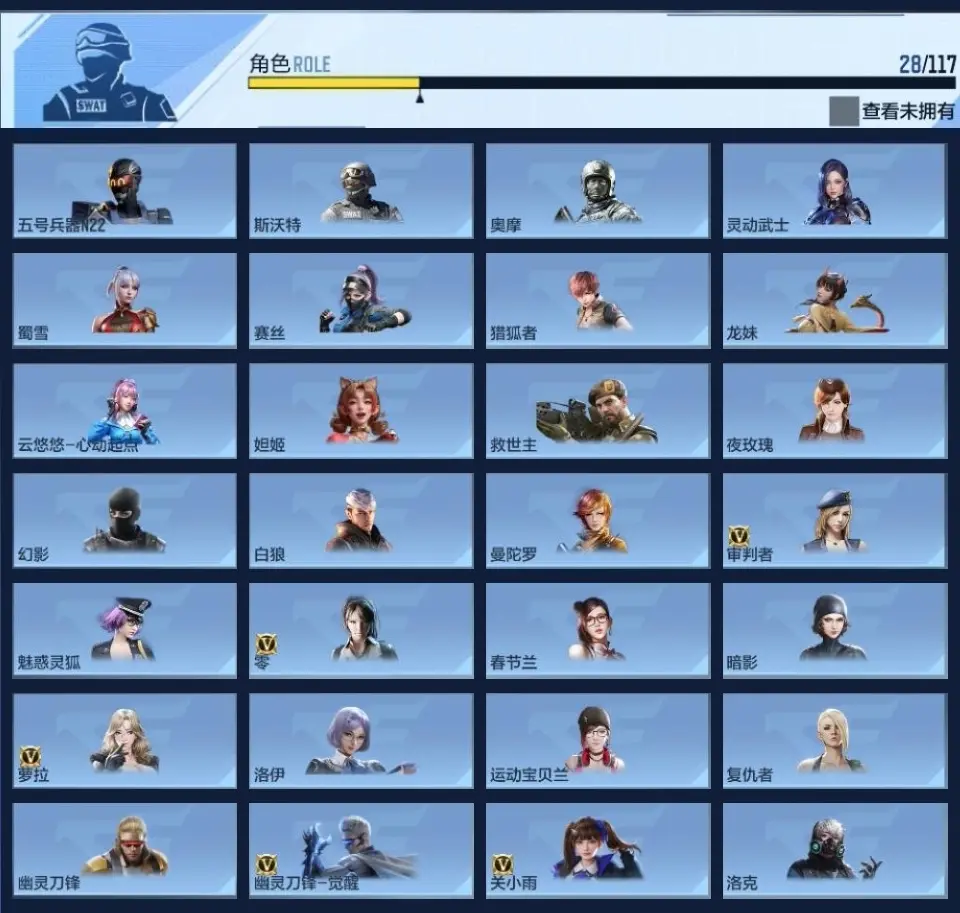Select the 蜀雪 character card

click(125, 300)
